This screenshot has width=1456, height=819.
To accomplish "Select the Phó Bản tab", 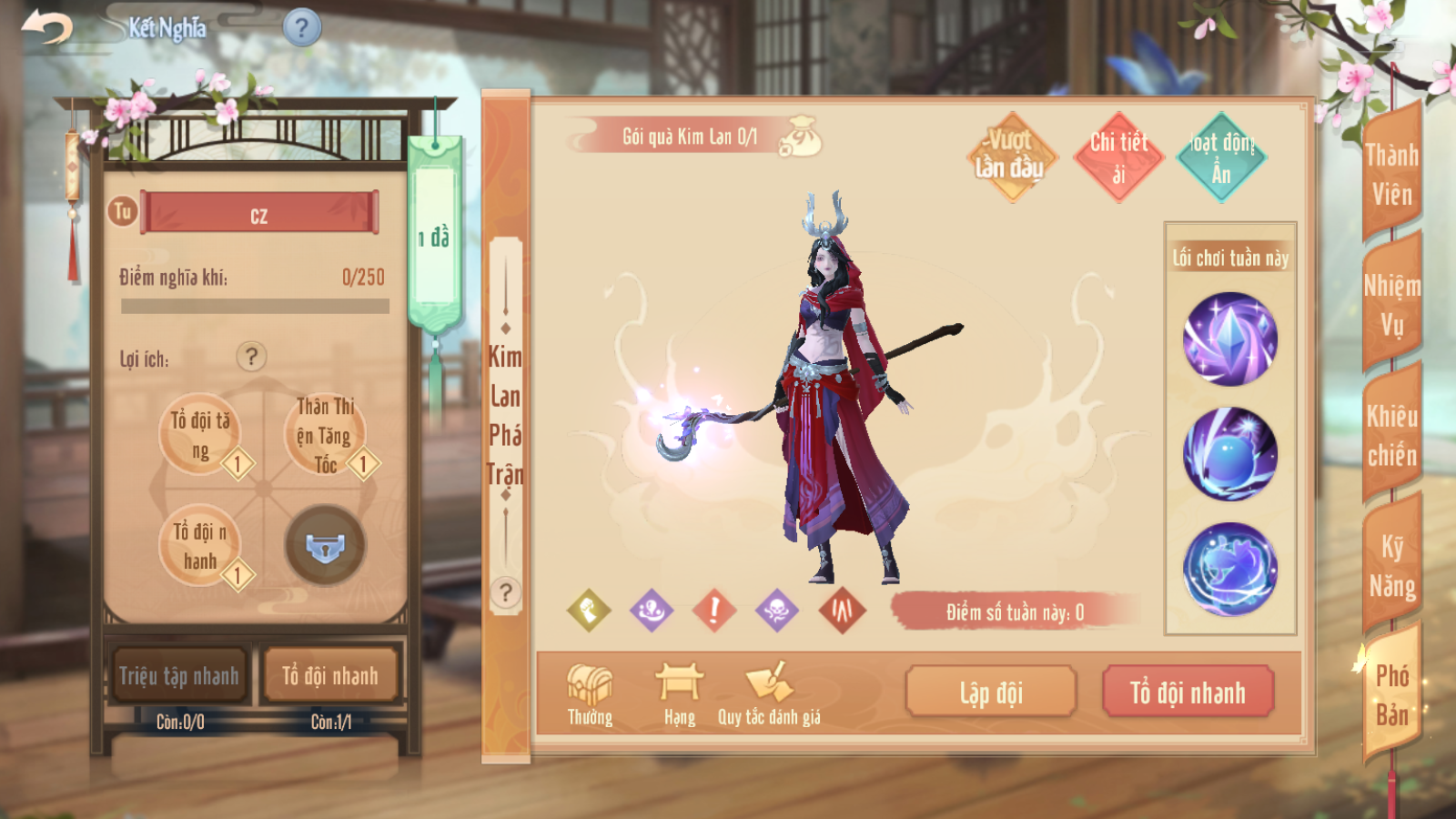I will [x=1391, y=695].
